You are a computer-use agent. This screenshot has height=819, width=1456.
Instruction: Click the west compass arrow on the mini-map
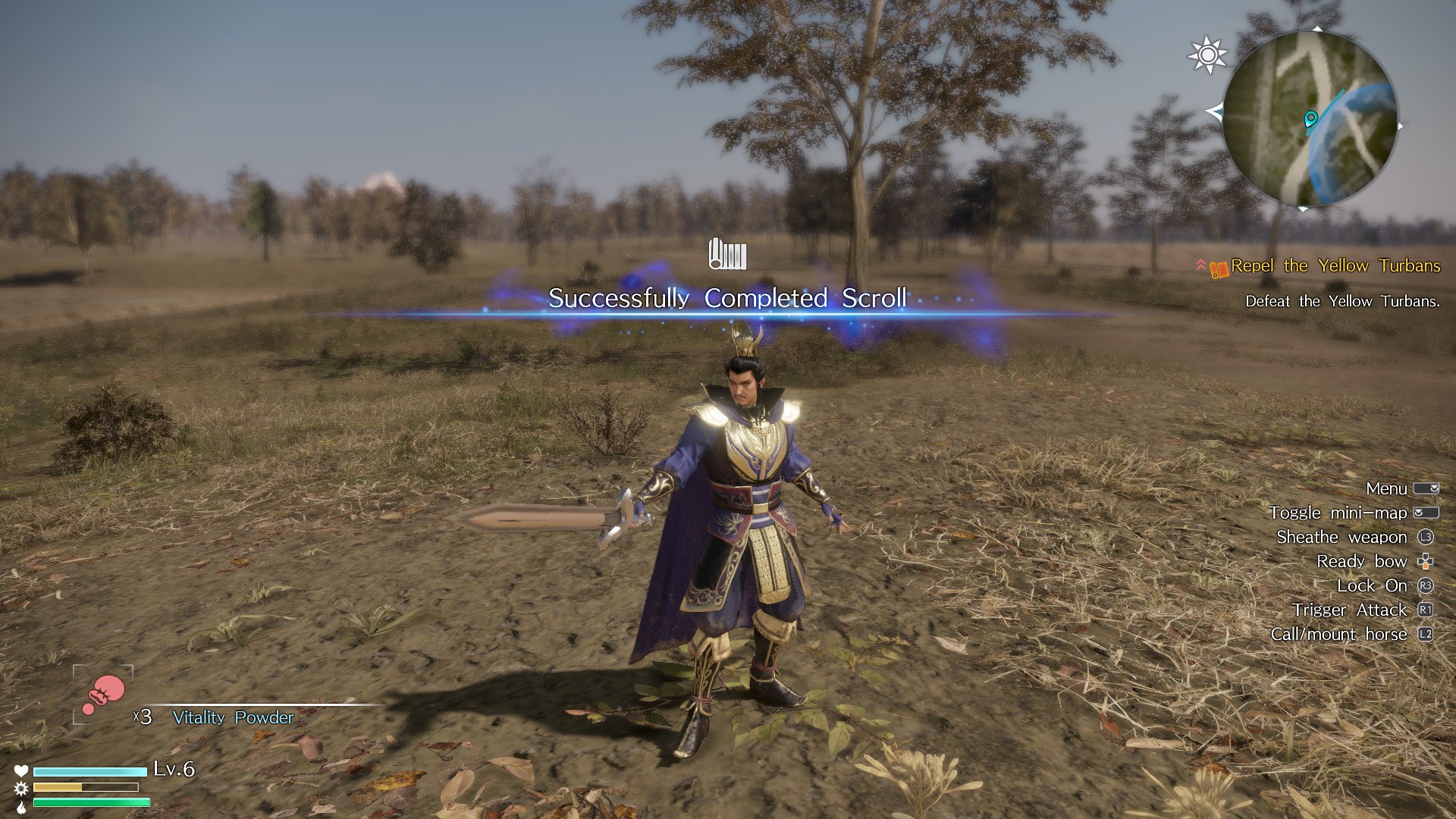click(1216, 112)
